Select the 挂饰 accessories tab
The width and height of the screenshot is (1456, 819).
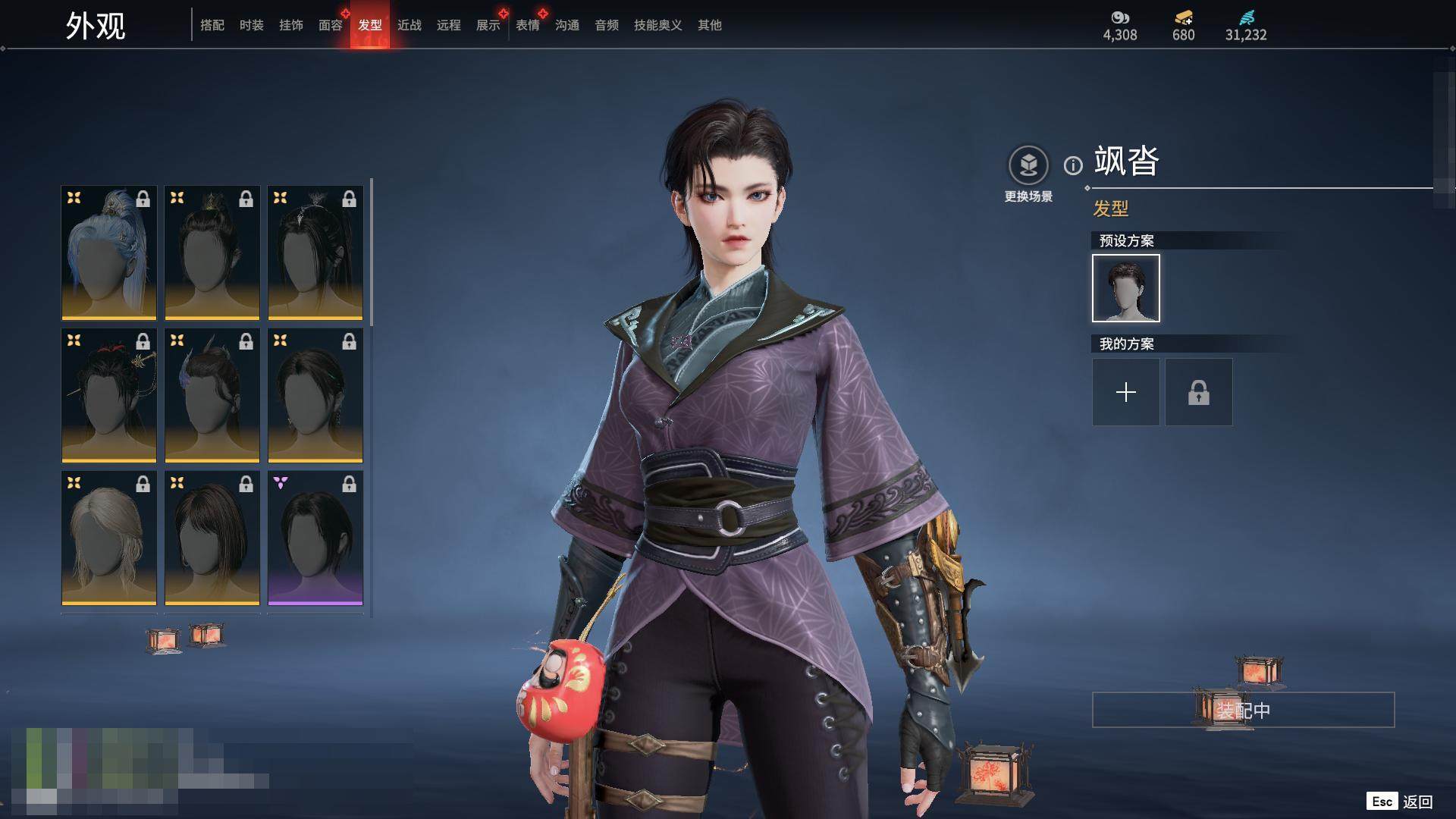(x=291, y=25)
